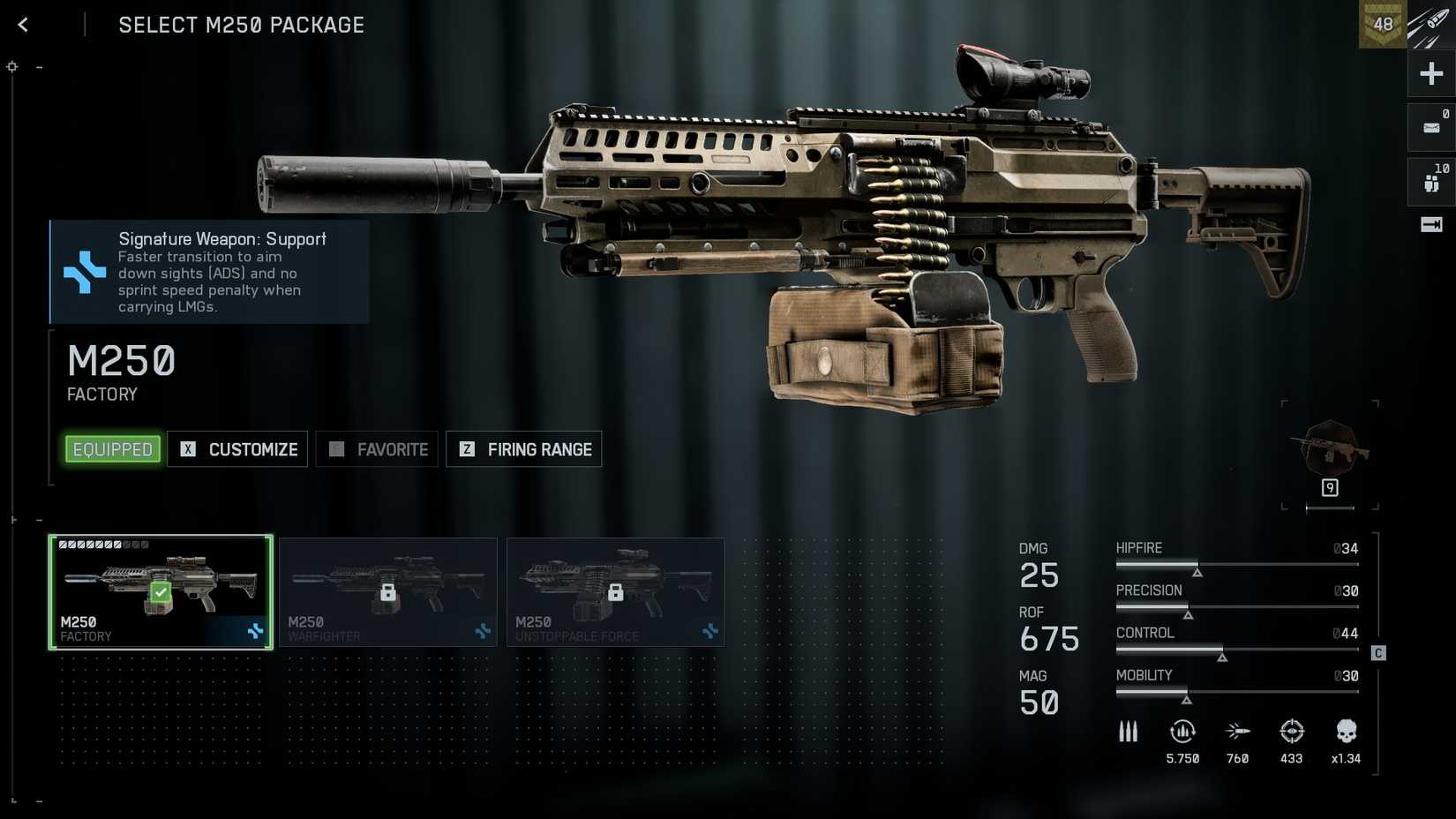Open the inventory case icon showing 0
Viewport: 1456px width, 819px height.
click(1430, 126)
